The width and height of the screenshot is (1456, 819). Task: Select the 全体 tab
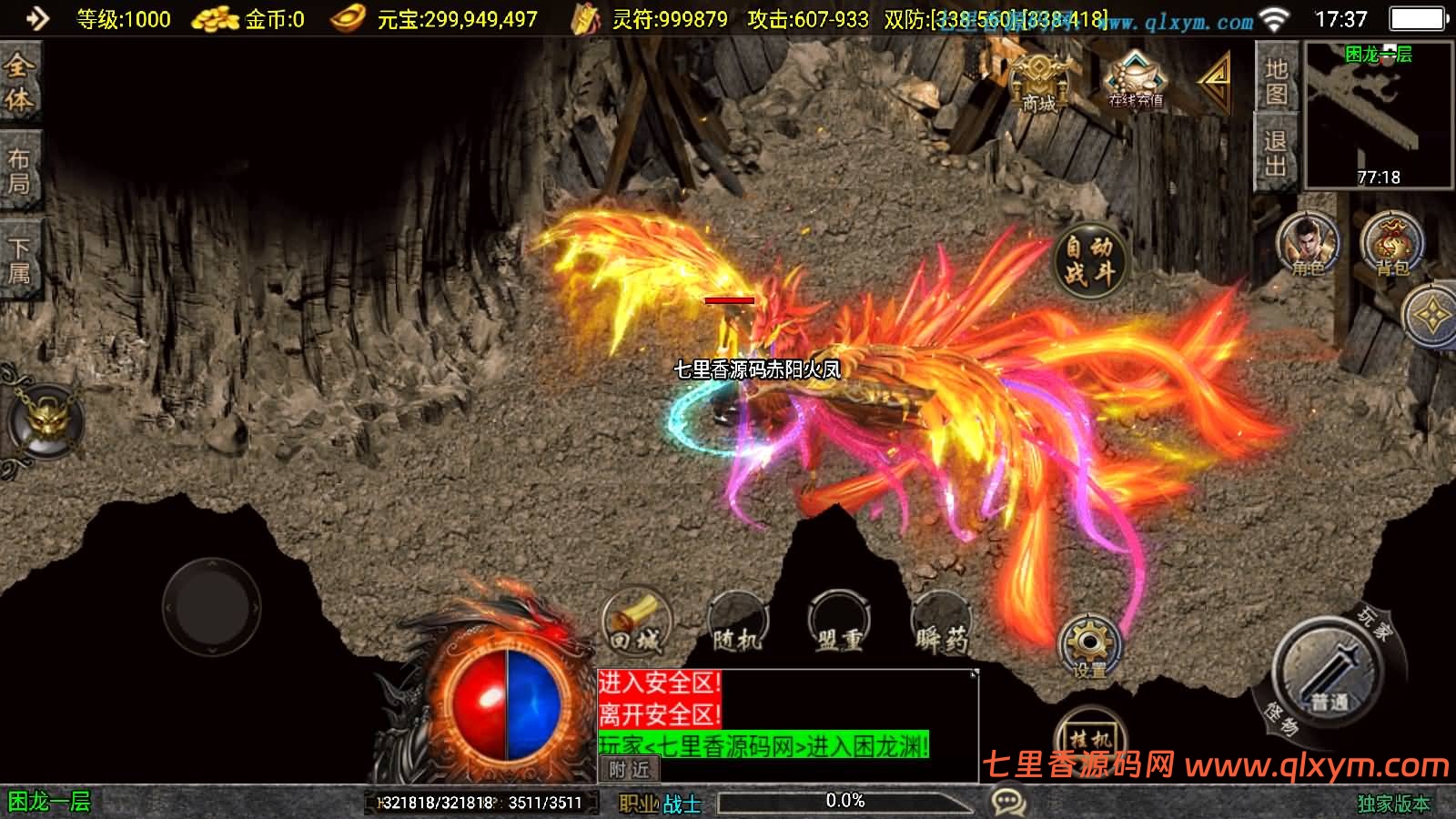pyautogui.click(x=19, y=83)
